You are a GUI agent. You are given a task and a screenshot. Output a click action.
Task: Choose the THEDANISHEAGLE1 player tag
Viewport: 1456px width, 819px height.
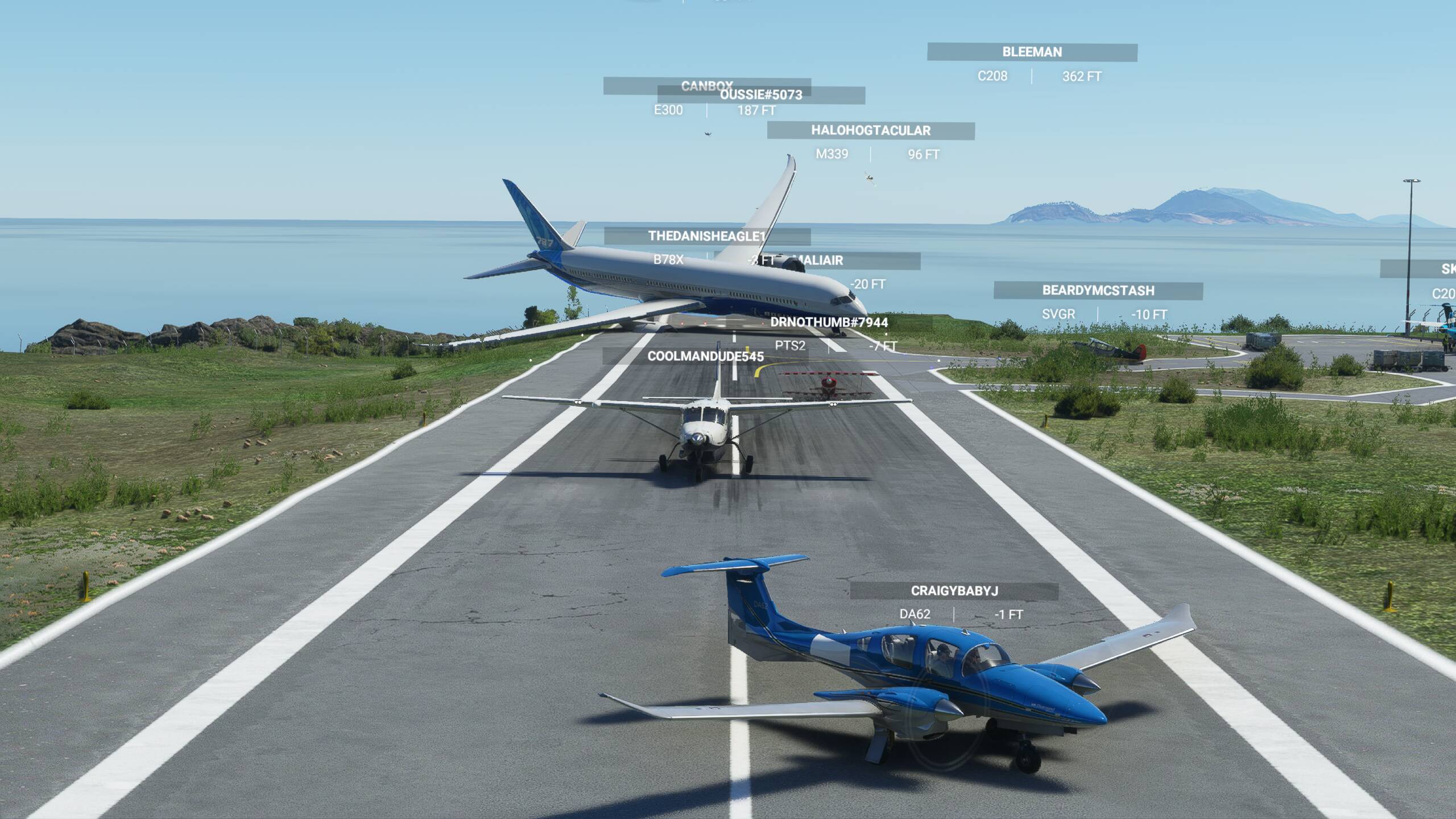click(706, 236)
